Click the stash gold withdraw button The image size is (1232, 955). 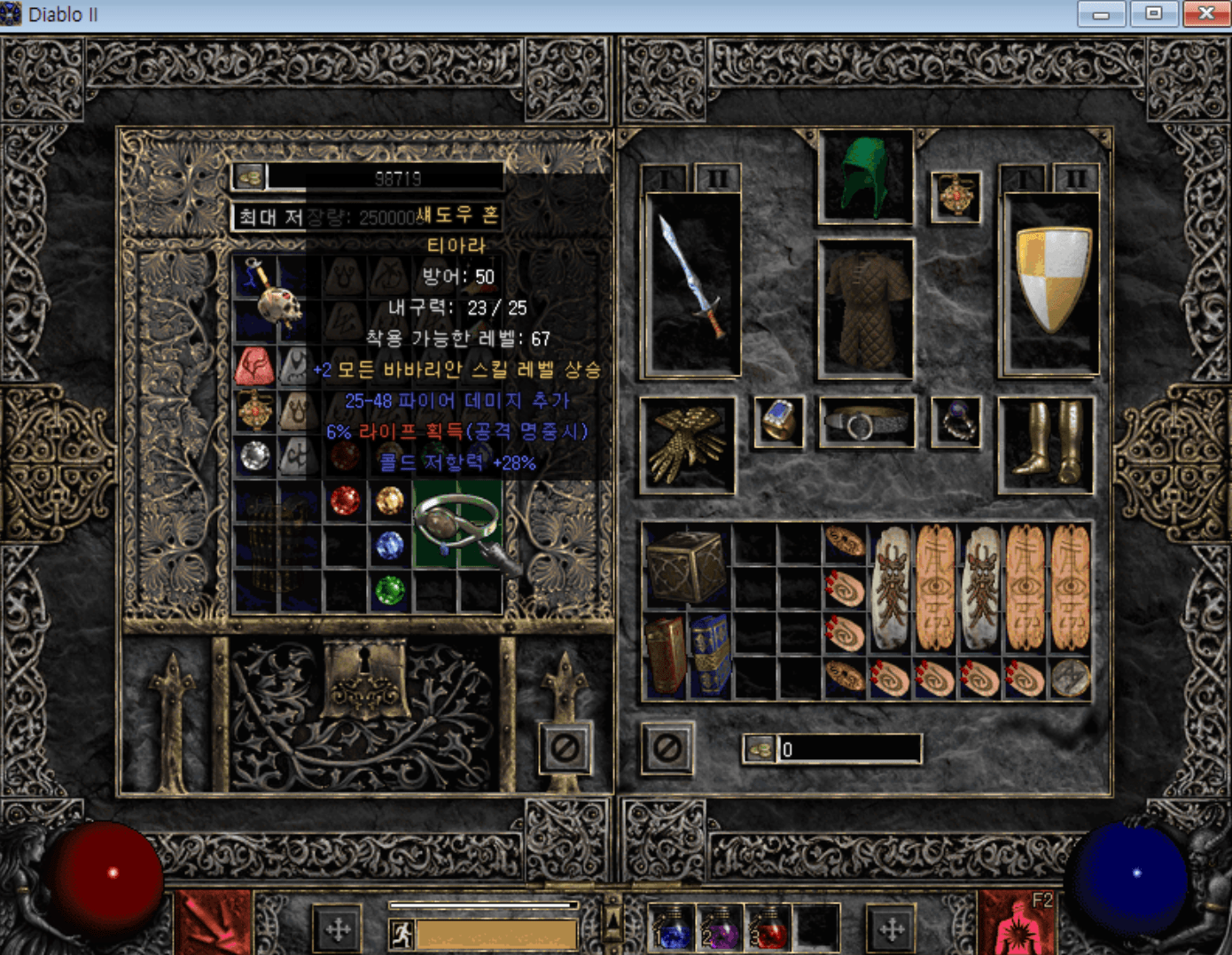click(x=250, y=178)
